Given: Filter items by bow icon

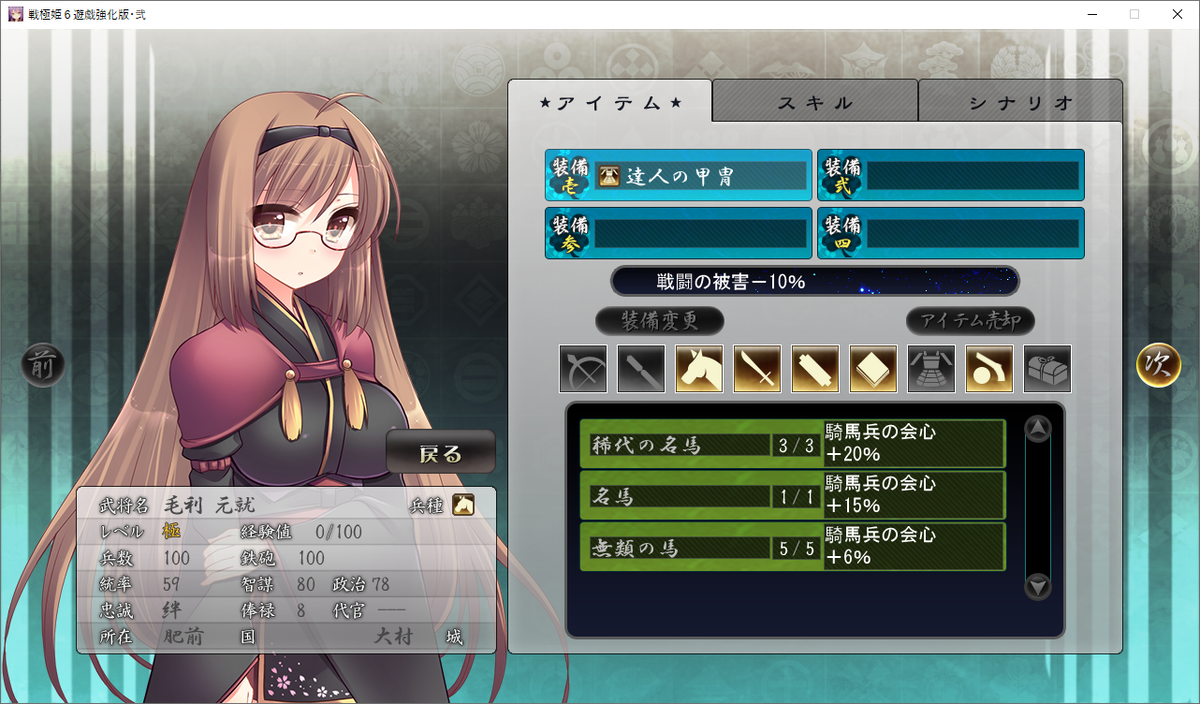Looking at the screenshot, I should (583, 369).
